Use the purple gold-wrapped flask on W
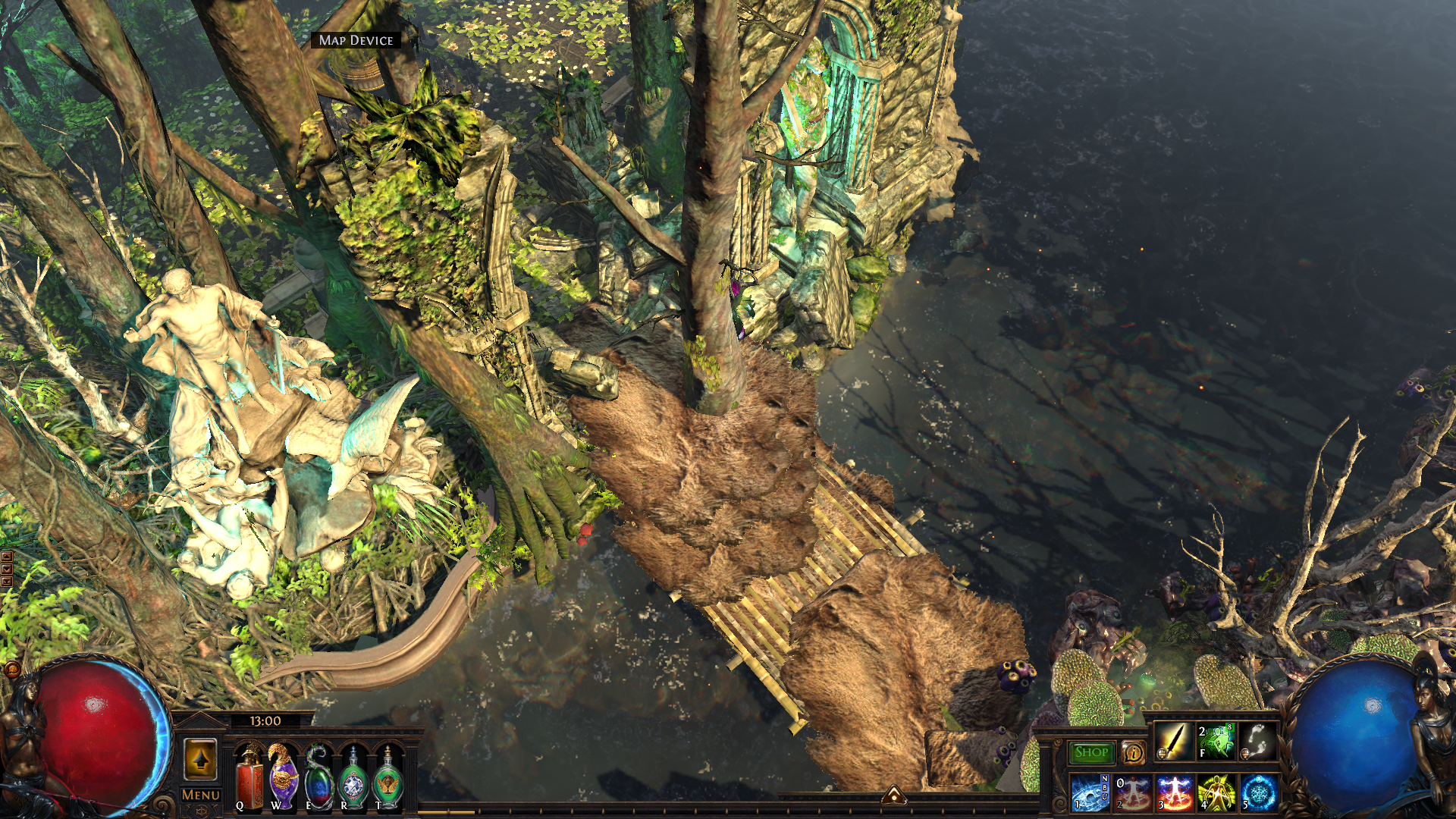This screenshot has width=1456, height=819. (x=284, y=777)
